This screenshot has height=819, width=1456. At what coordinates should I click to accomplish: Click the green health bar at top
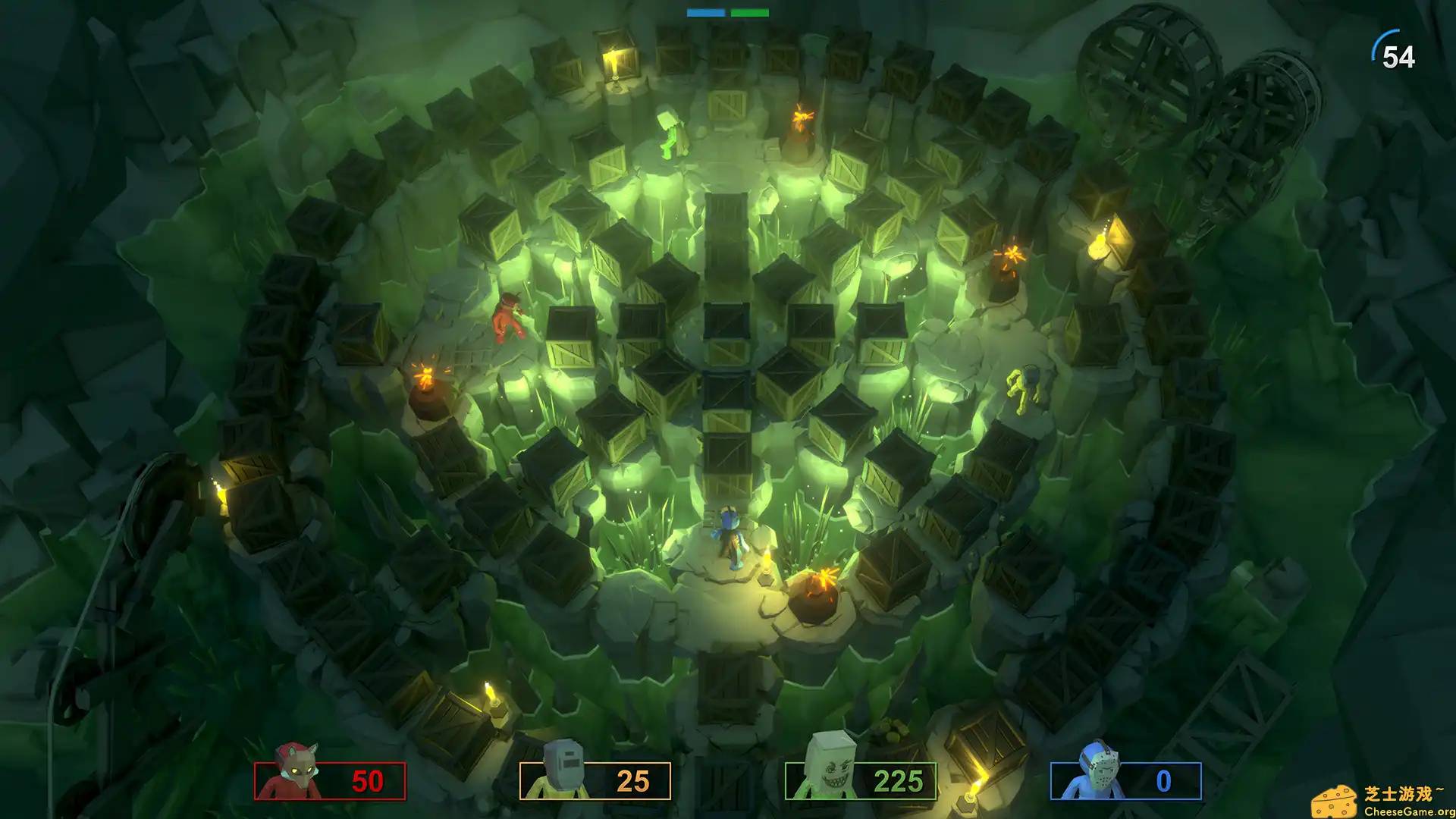tap(749, 11)
